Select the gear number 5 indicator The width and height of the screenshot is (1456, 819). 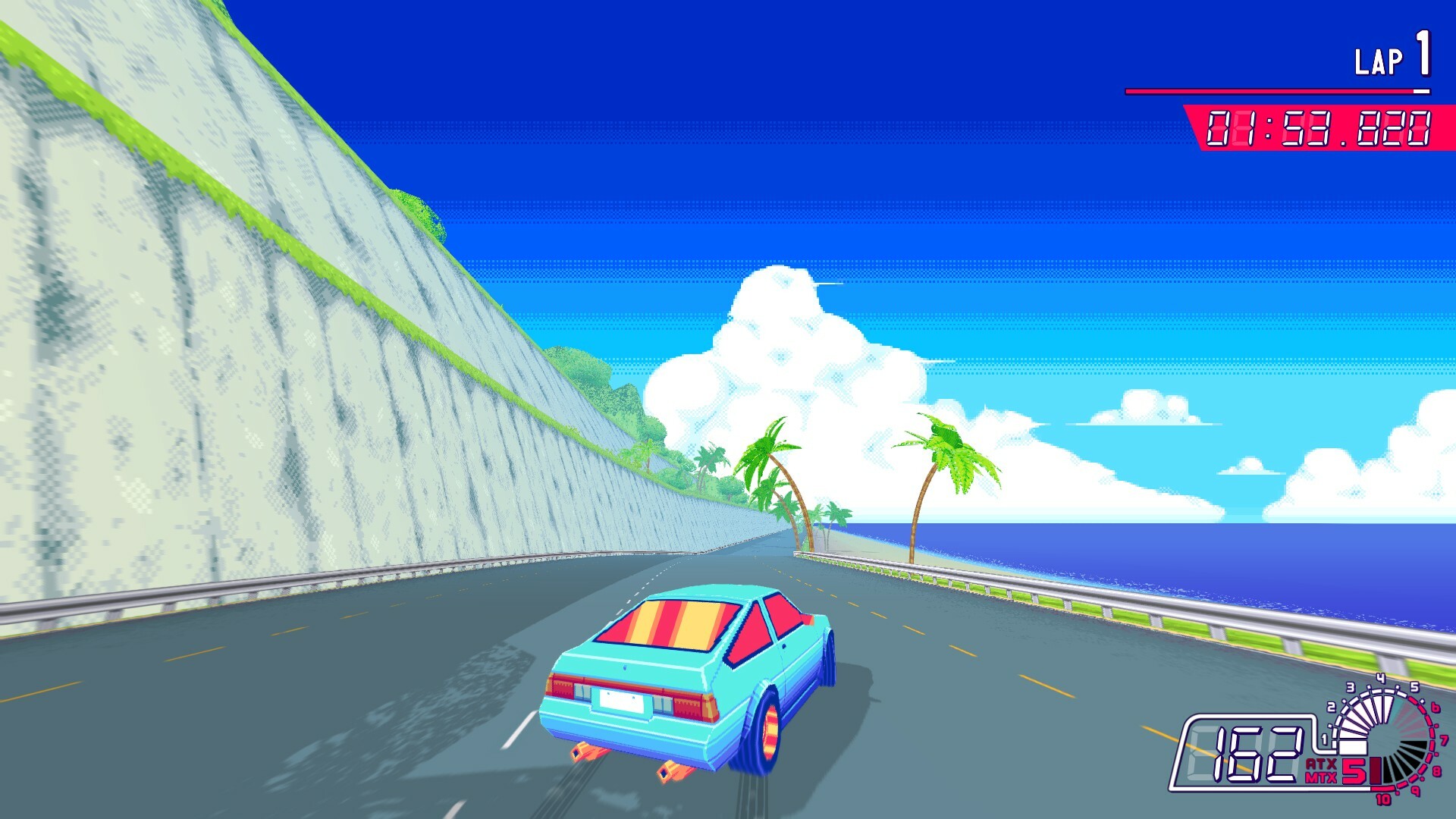(1352, 771)
